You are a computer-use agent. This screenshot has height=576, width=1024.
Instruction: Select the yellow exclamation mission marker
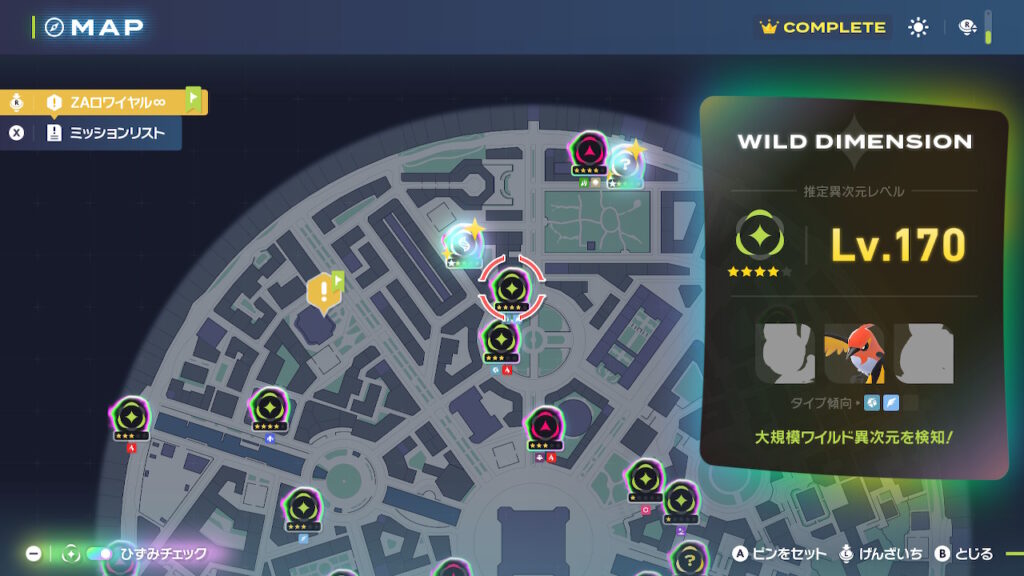tap(324, 290)
